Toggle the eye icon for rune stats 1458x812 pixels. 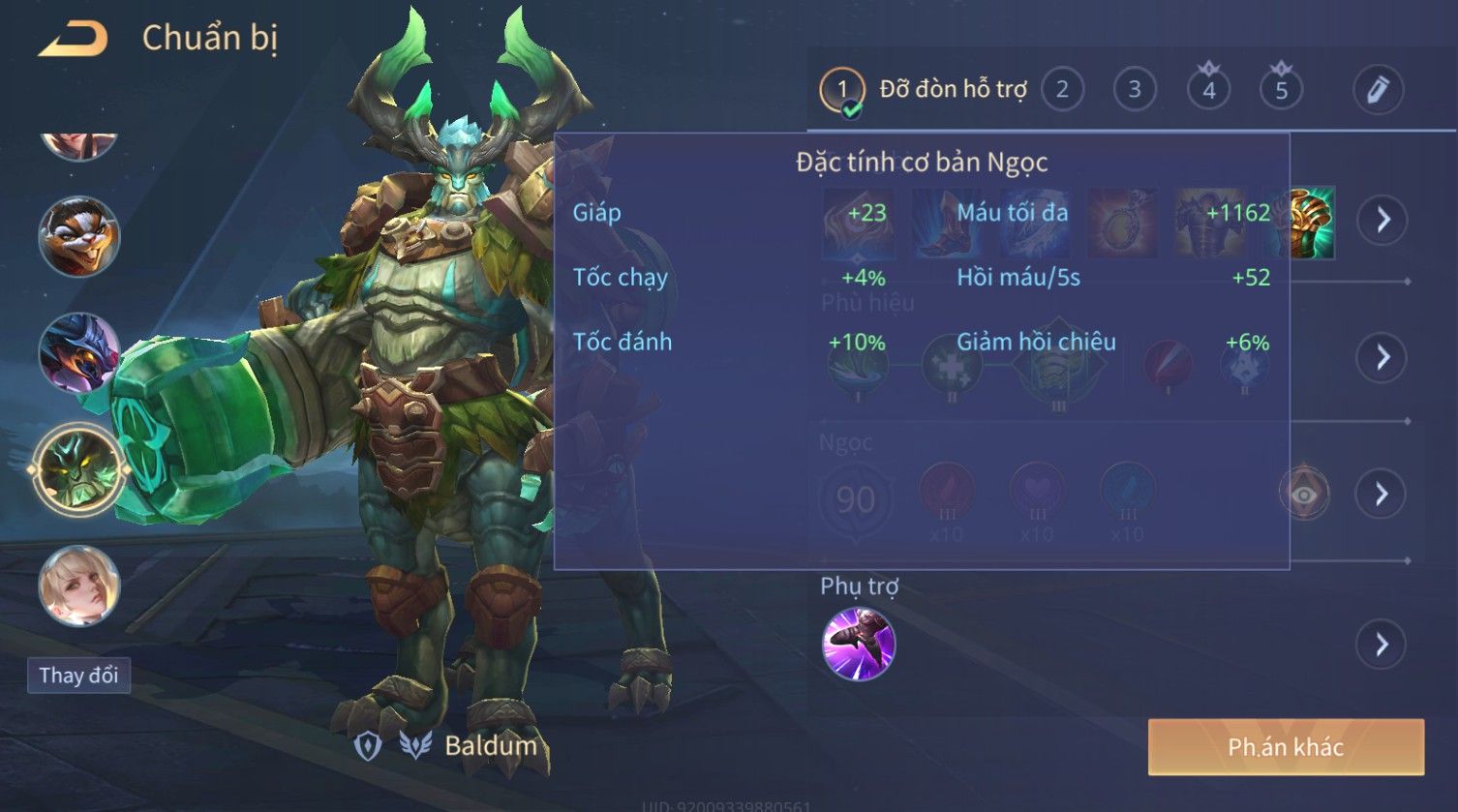tap(1304, 495)
